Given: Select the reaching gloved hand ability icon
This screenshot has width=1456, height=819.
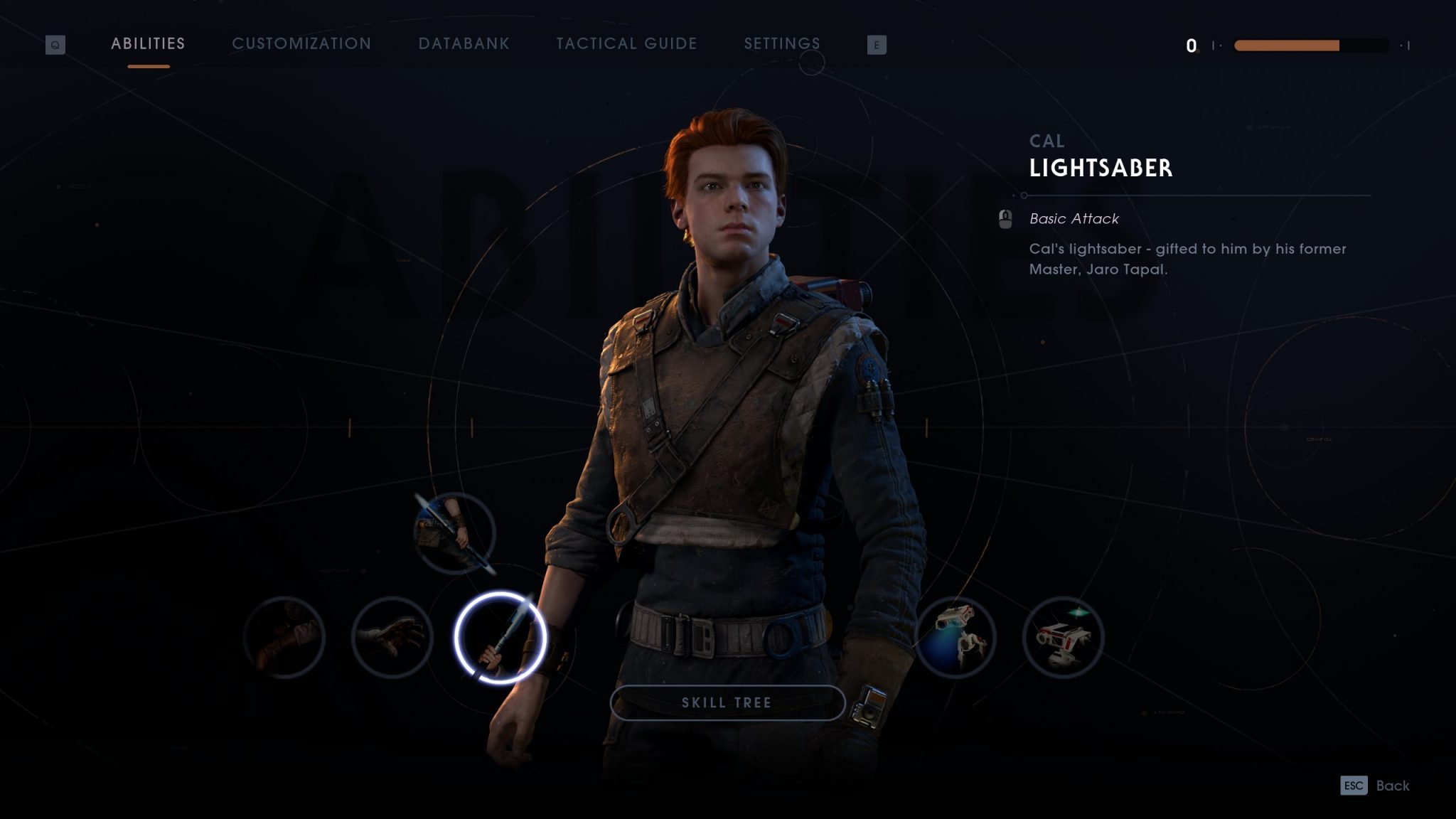Looking at the screenshot, I should tap(392, 637).
